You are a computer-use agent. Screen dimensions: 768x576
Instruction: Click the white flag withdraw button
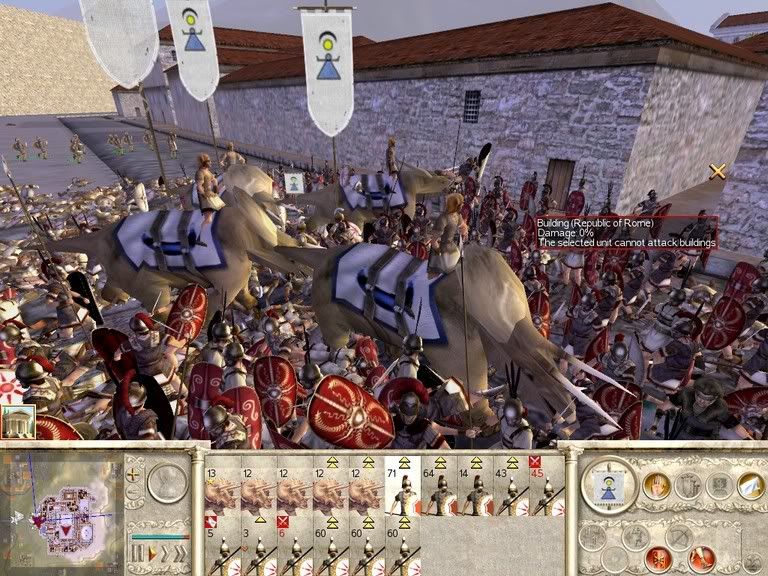(751, 486)
